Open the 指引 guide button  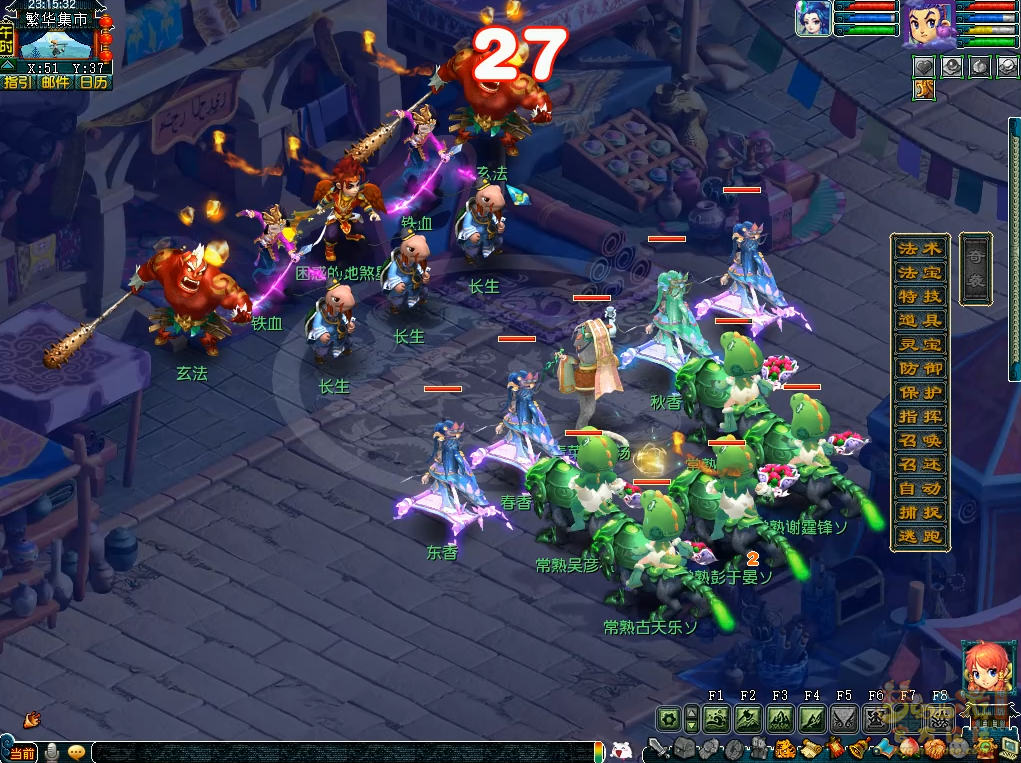[x=18, y=82]
